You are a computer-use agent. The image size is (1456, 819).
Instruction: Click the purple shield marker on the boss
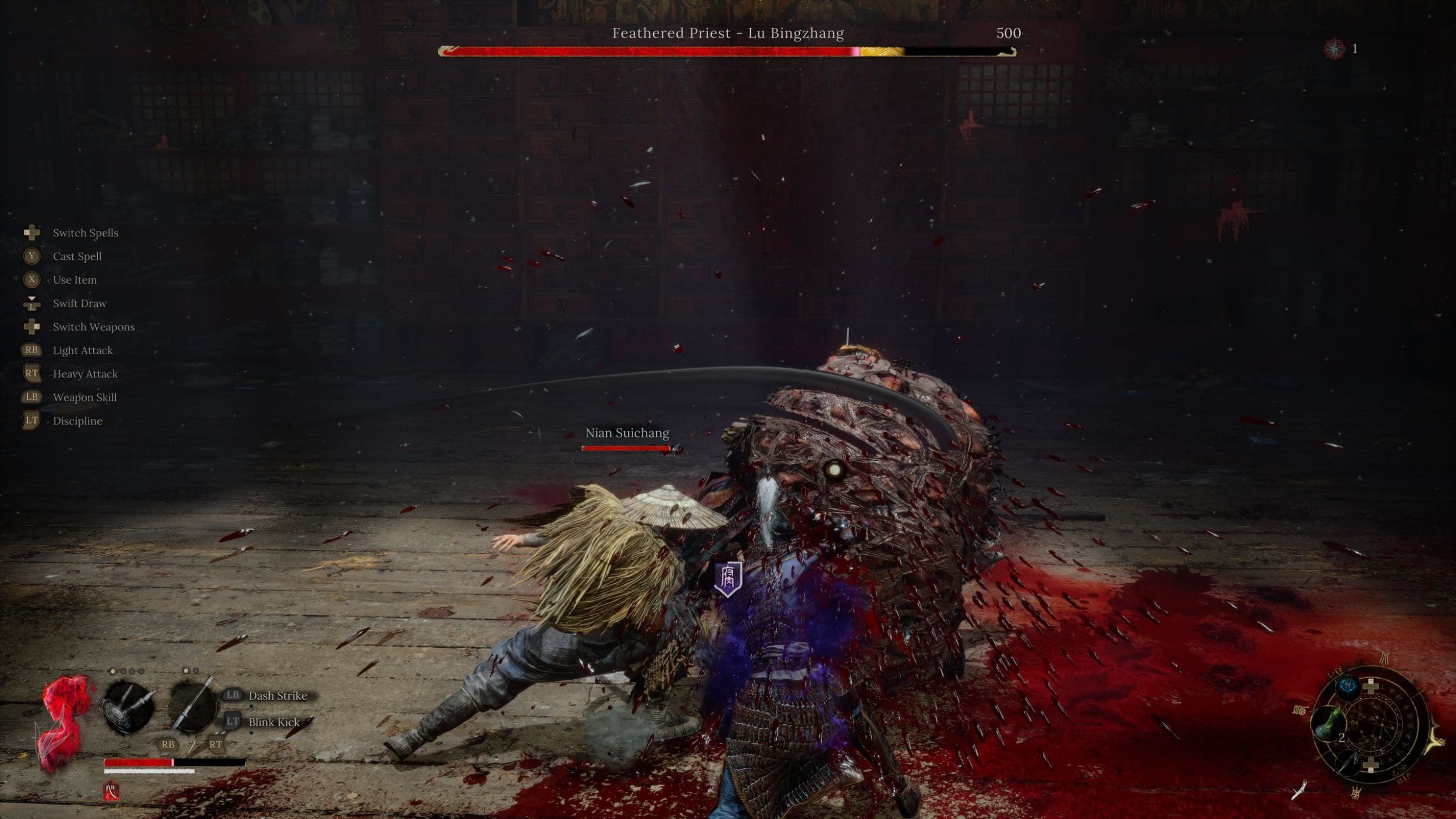pyautogui.click(x=728, y=578)
